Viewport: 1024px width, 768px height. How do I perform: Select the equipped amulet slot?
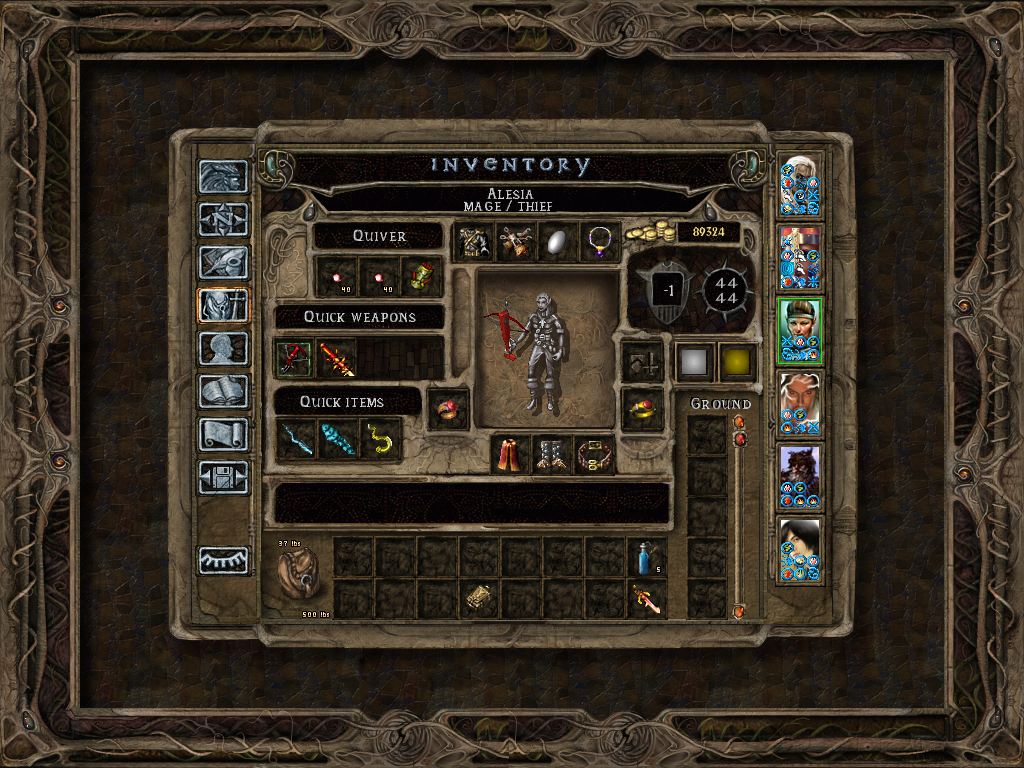click(600, 242)
